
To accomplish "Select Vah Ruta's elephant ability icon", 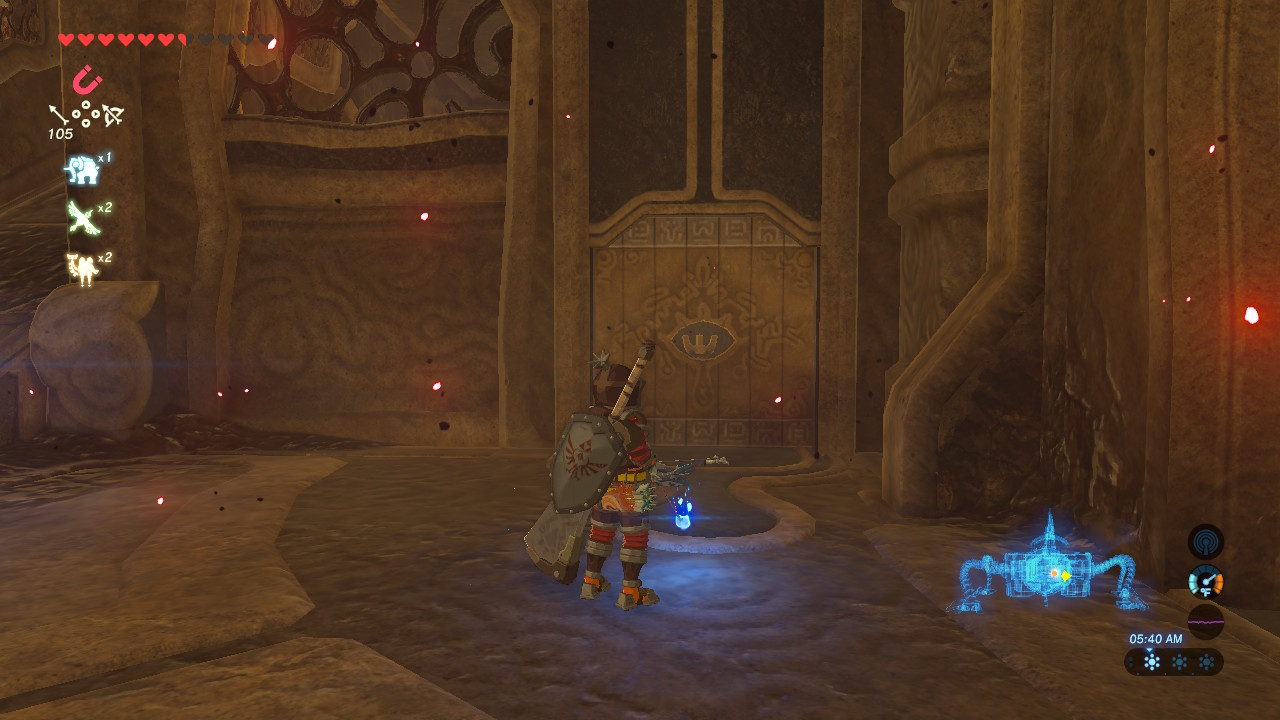I will (x=82, y=170).
